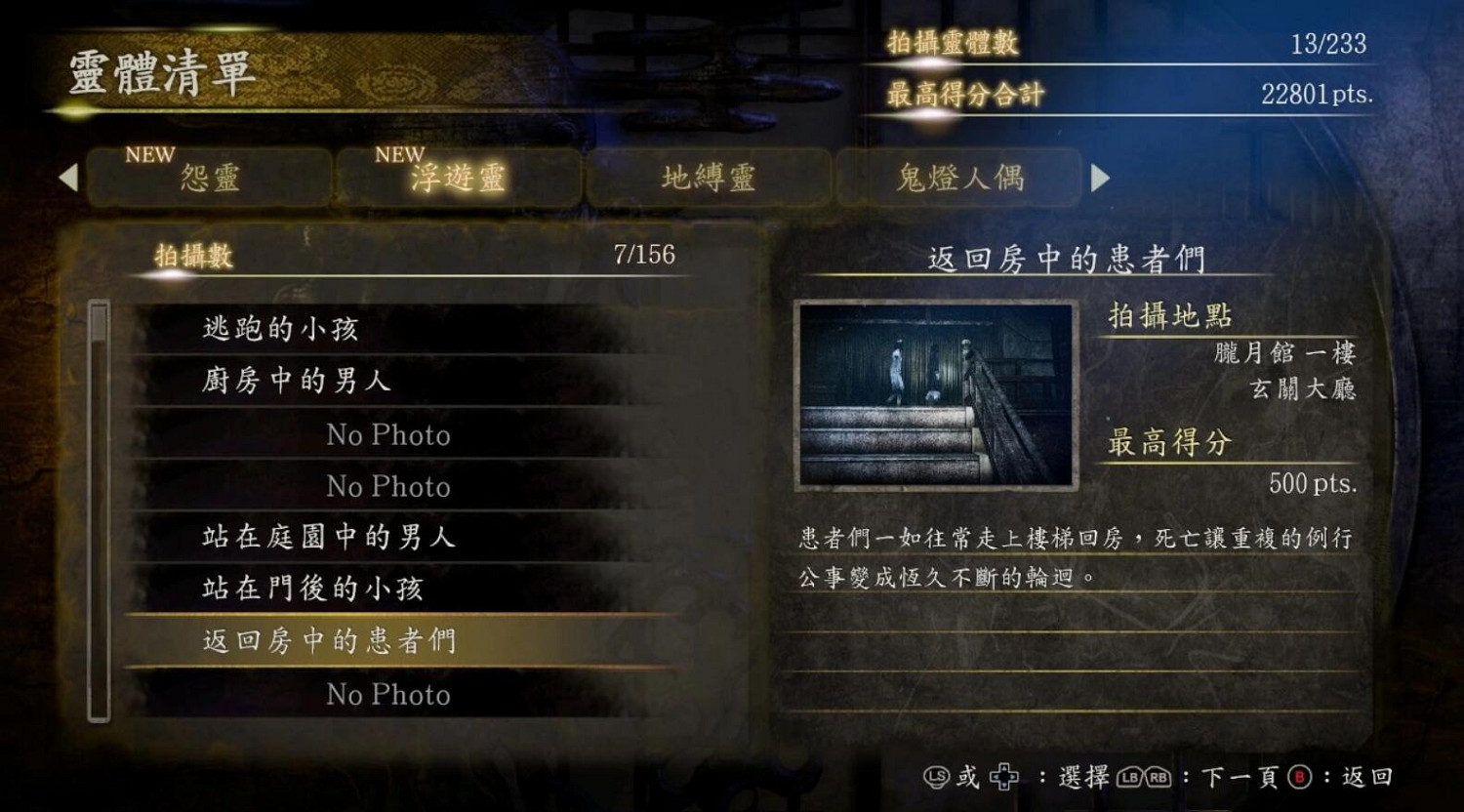The height and width of the screenshot is (812, 1464).
Task: Open the previous ghost category with the left arrow
Action: [67, 178]
